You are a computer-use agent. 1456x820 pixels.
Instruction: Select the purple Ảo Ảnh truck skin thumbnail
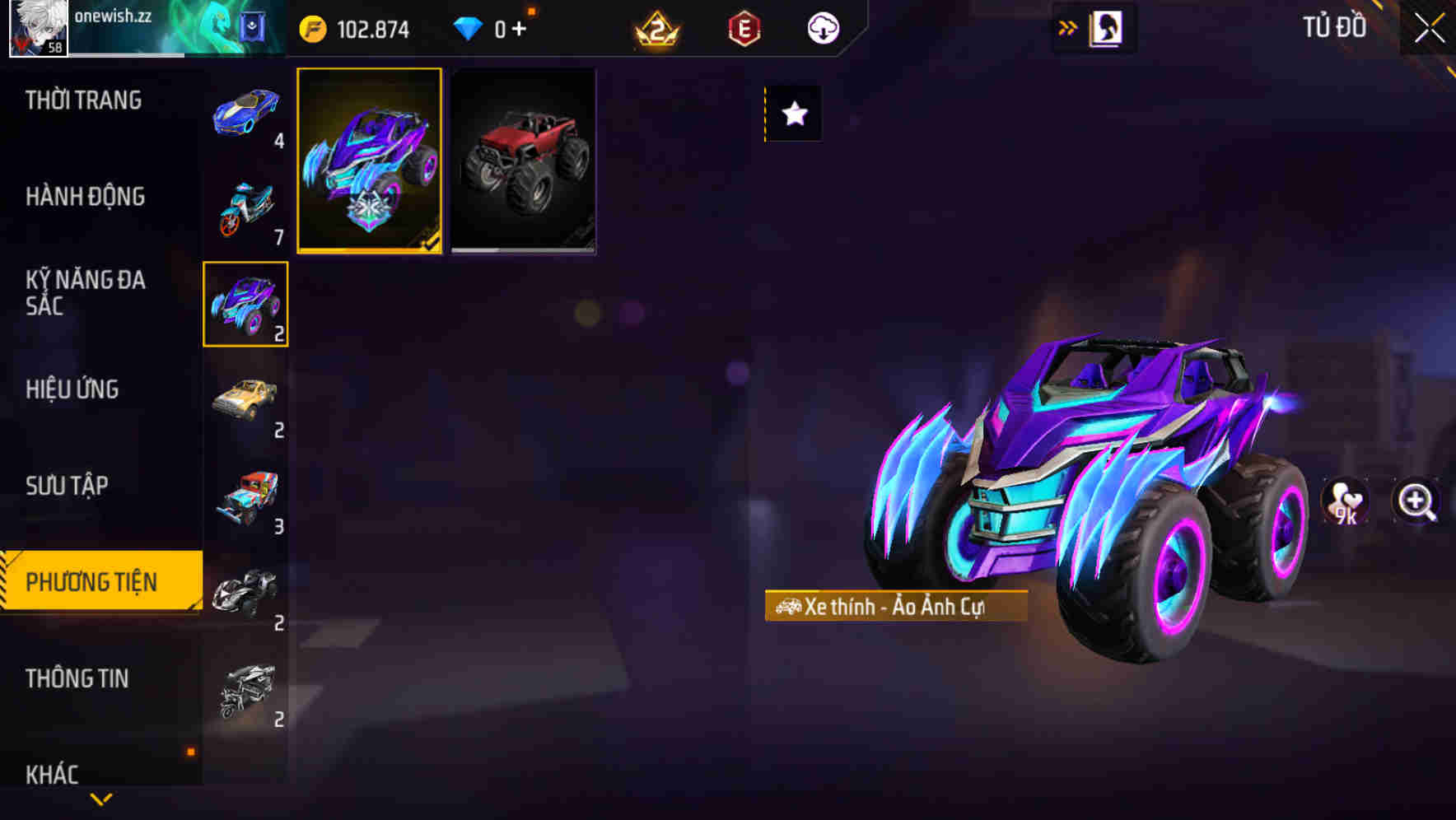click(369, 161)
